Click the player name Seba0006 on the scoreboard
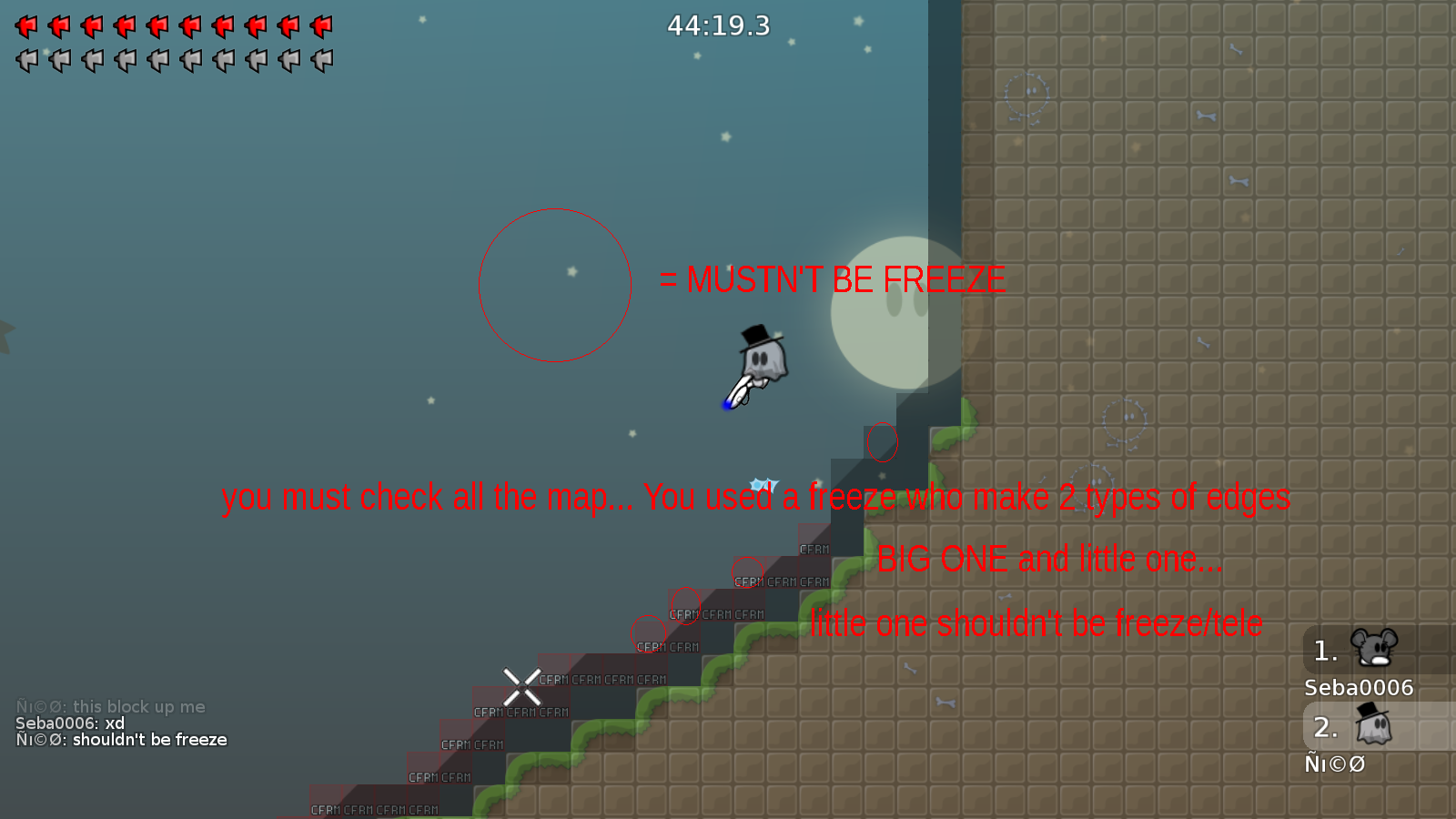1456x819 pixels. [1357, 688]
